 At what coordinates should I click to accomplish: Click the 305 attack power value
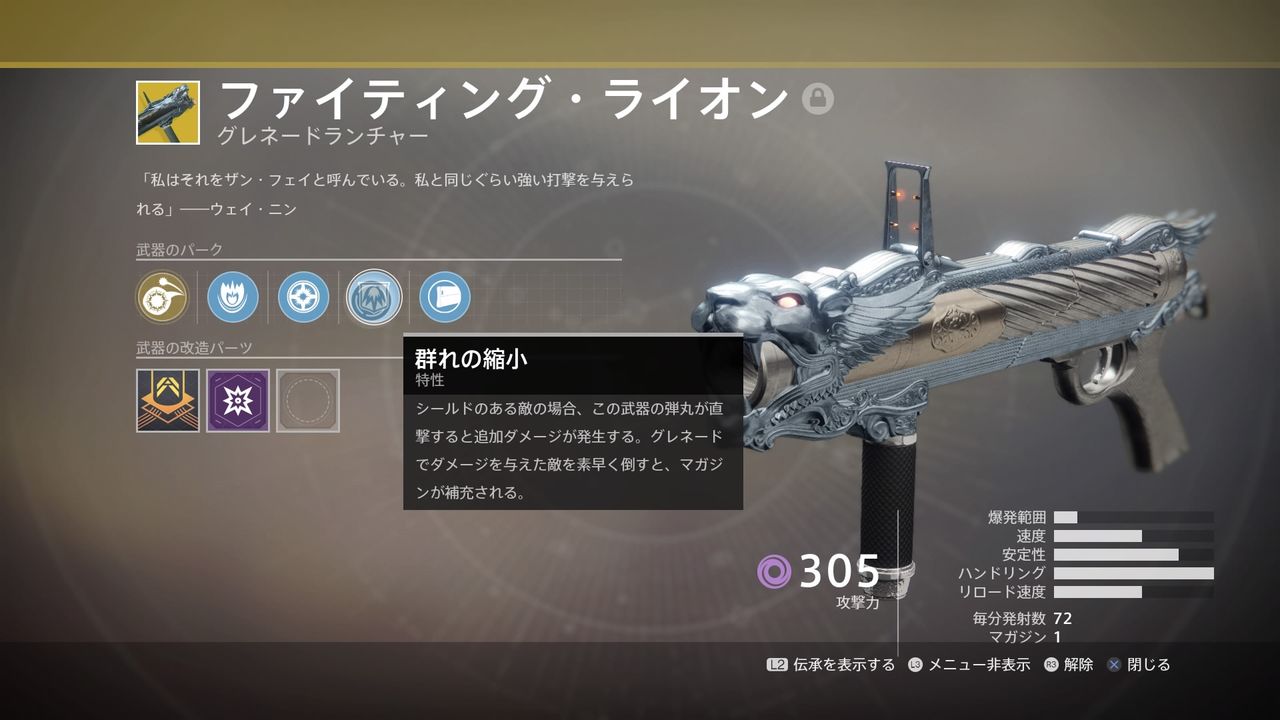point(838,573)
